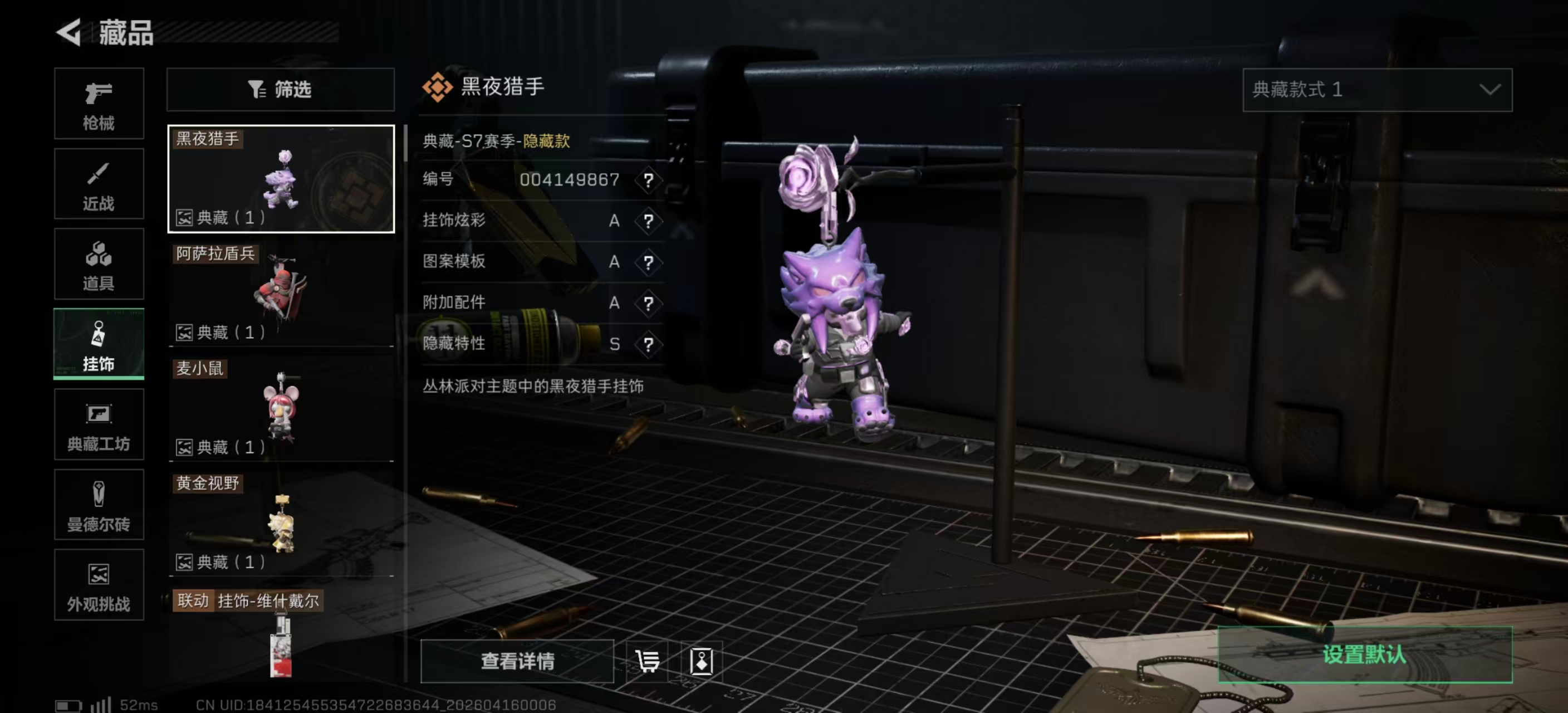The height and width of the screenshot is (713, 1568).
Task: View help for 编号 serial number
Action: pyautogui.click(x=649, y=180)
